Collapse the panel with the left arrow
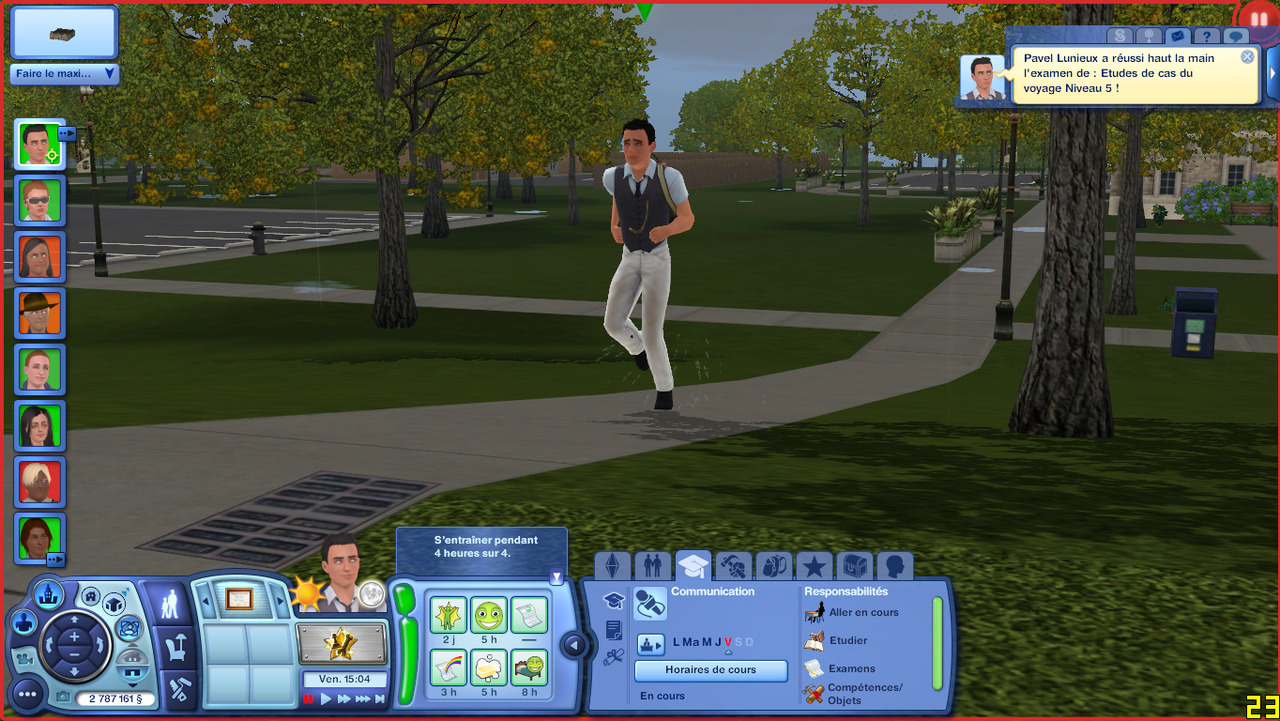Image resolution: width=1280 pixels, height=721 pixels. coord(574,645)
